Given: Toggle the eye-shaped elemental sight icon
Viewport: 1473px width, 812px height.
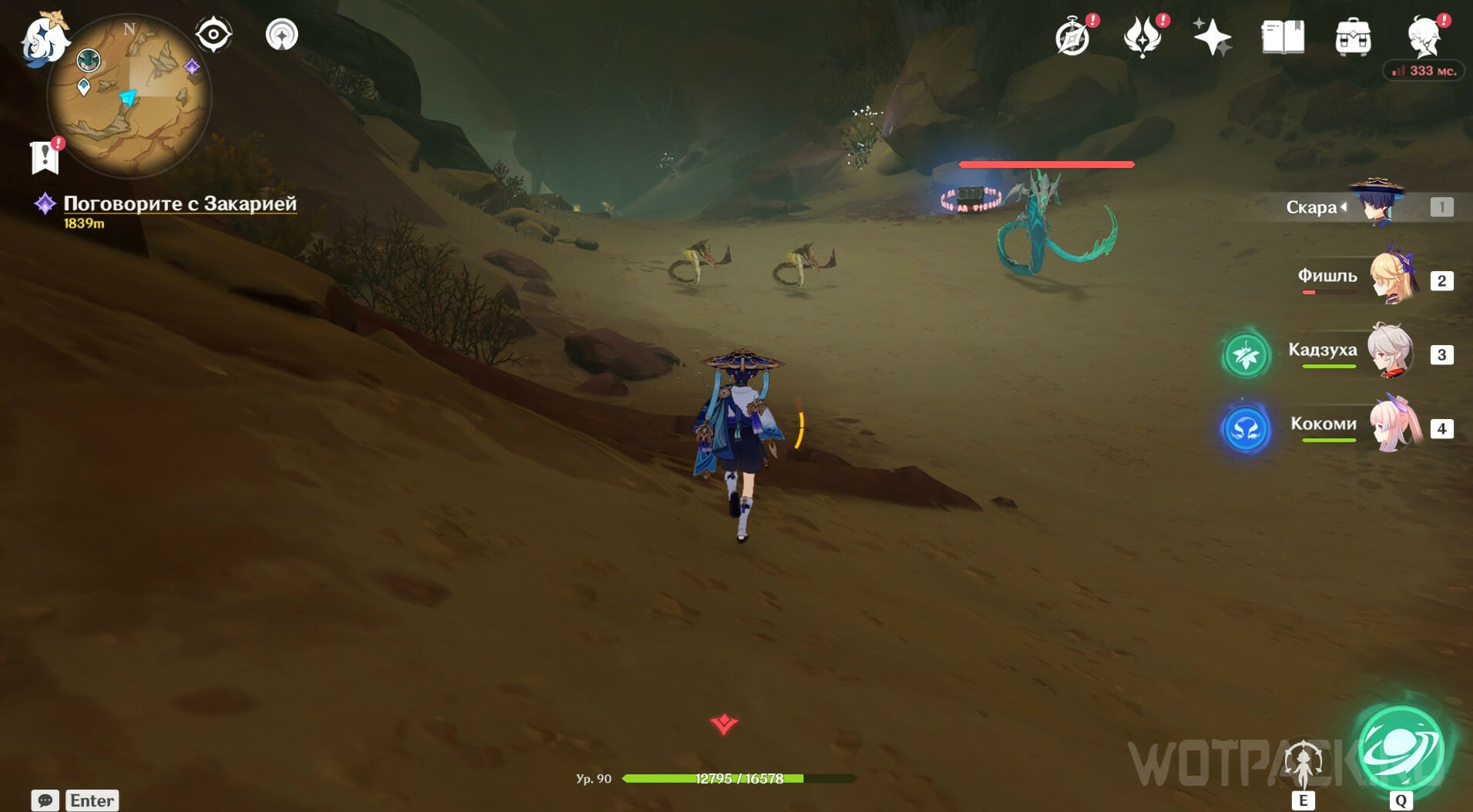Looking at the screenshot, I should pyautogui.click(x=213, y=35).
